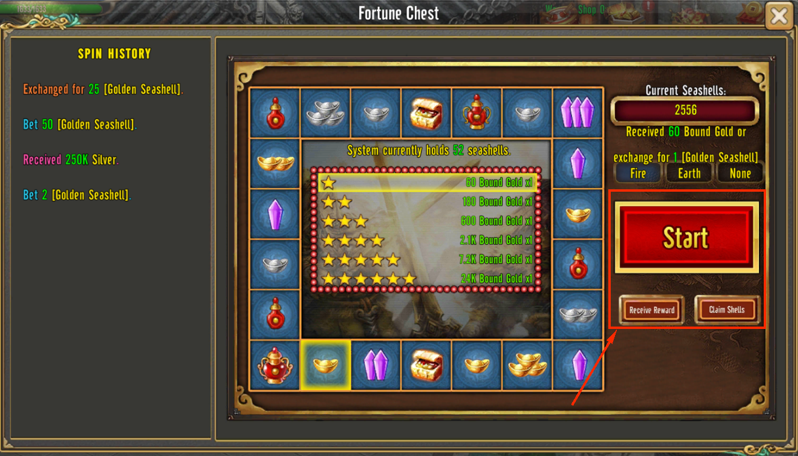Select the six-star Bound Gold reward row
The image size is (798, 456).
[x=428, y=279]
